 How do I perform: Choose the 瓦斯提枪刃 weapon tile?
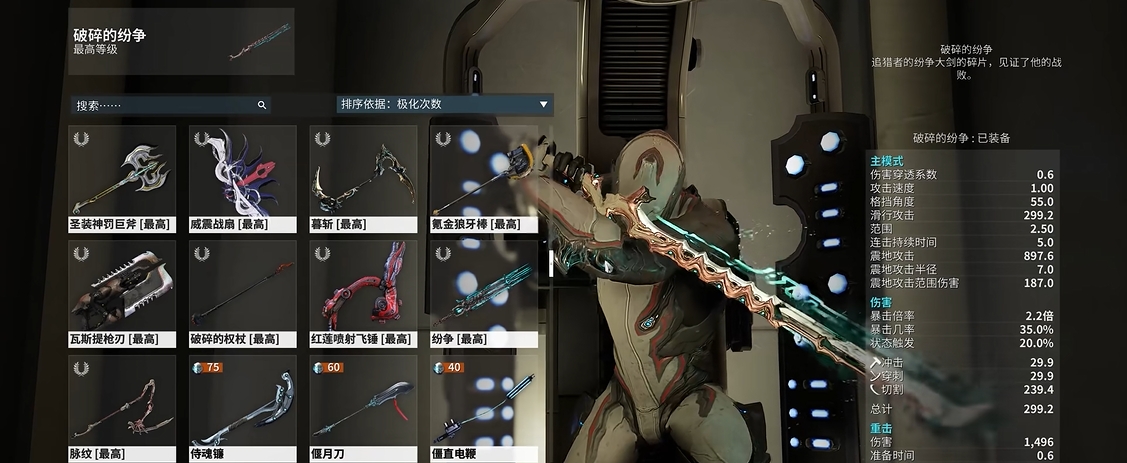click(x=122, y=293)
